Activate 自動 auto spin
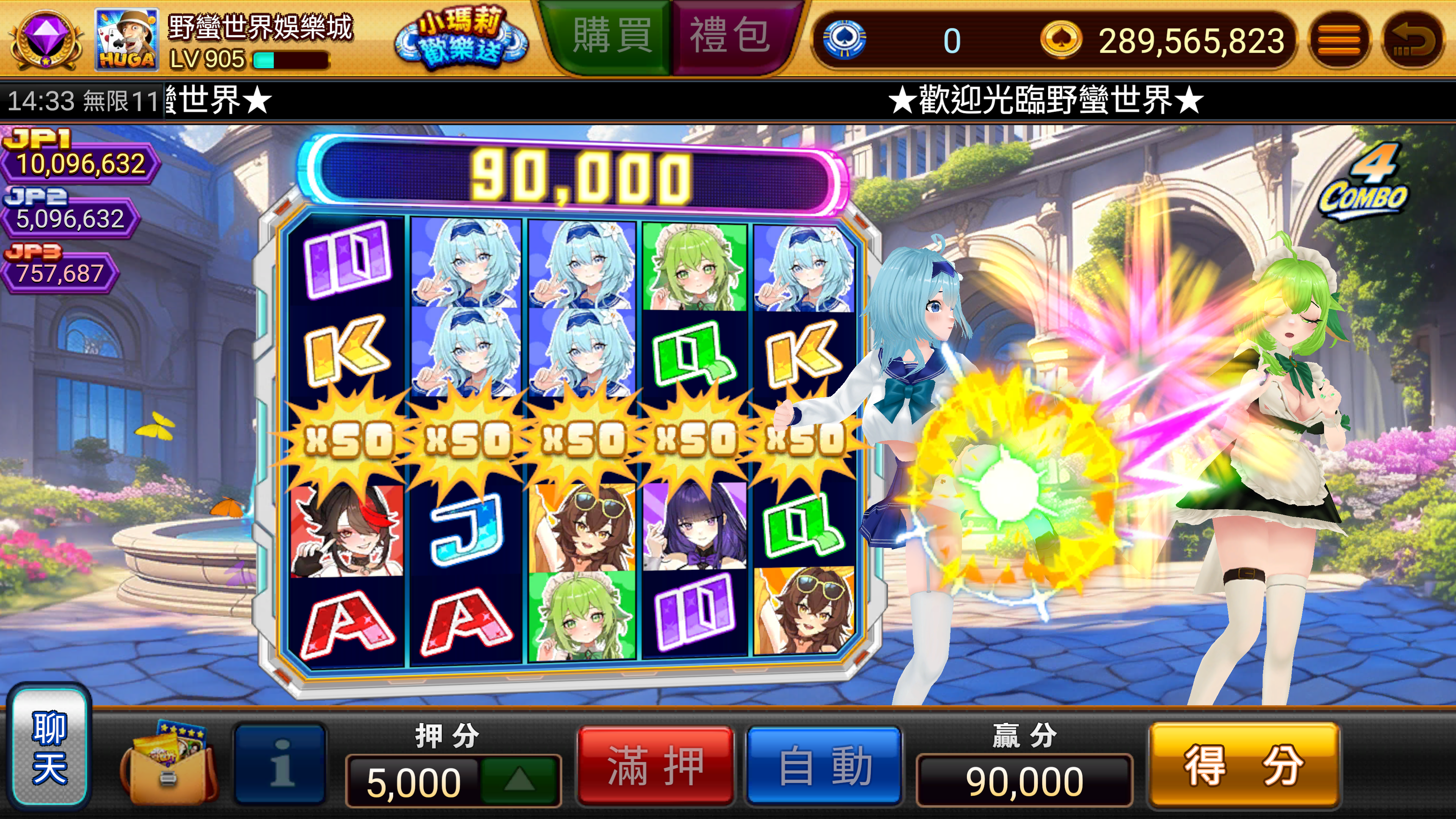This screenshot has width=1456, height=819. coord(824,766)
